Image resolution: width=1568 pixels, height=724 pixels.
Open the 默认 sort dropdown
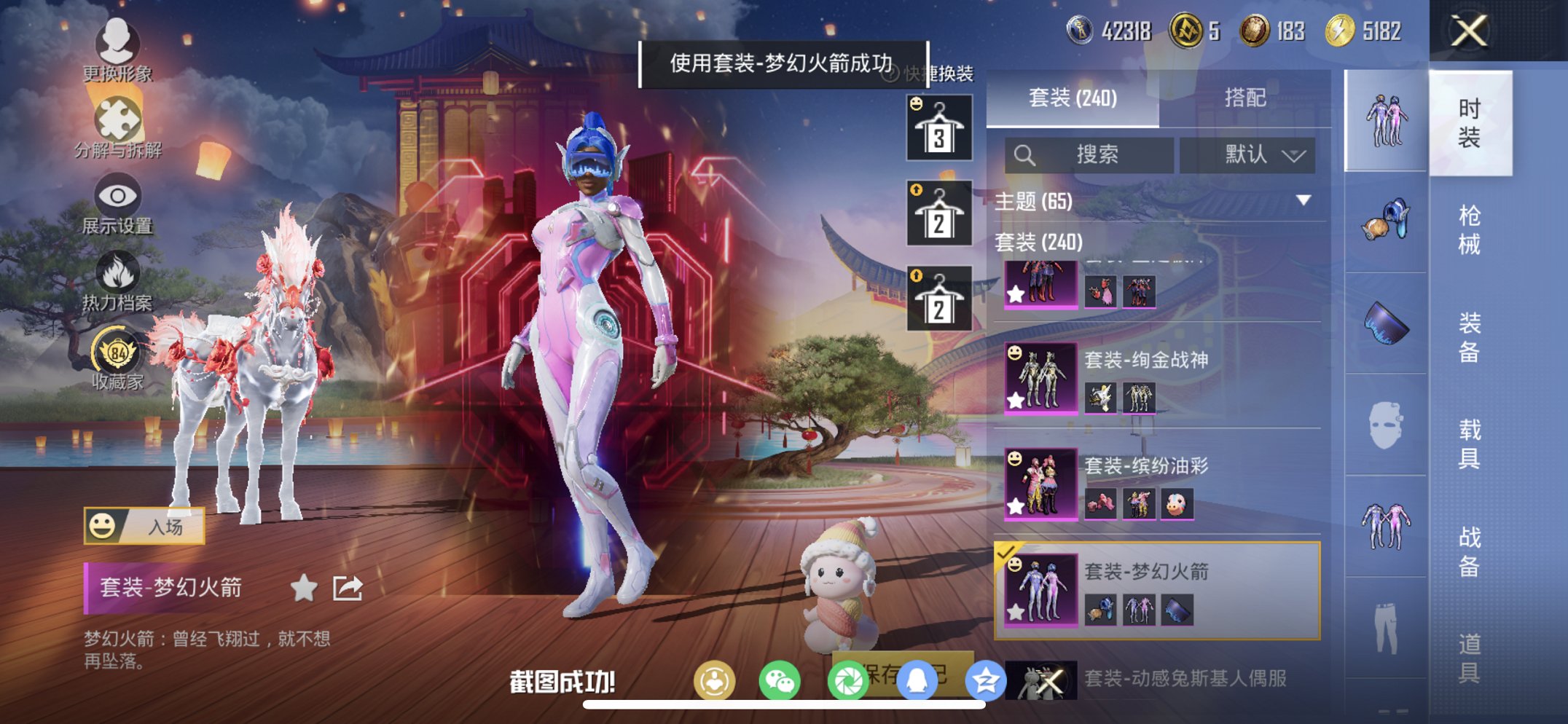(x=1248, y=154)
